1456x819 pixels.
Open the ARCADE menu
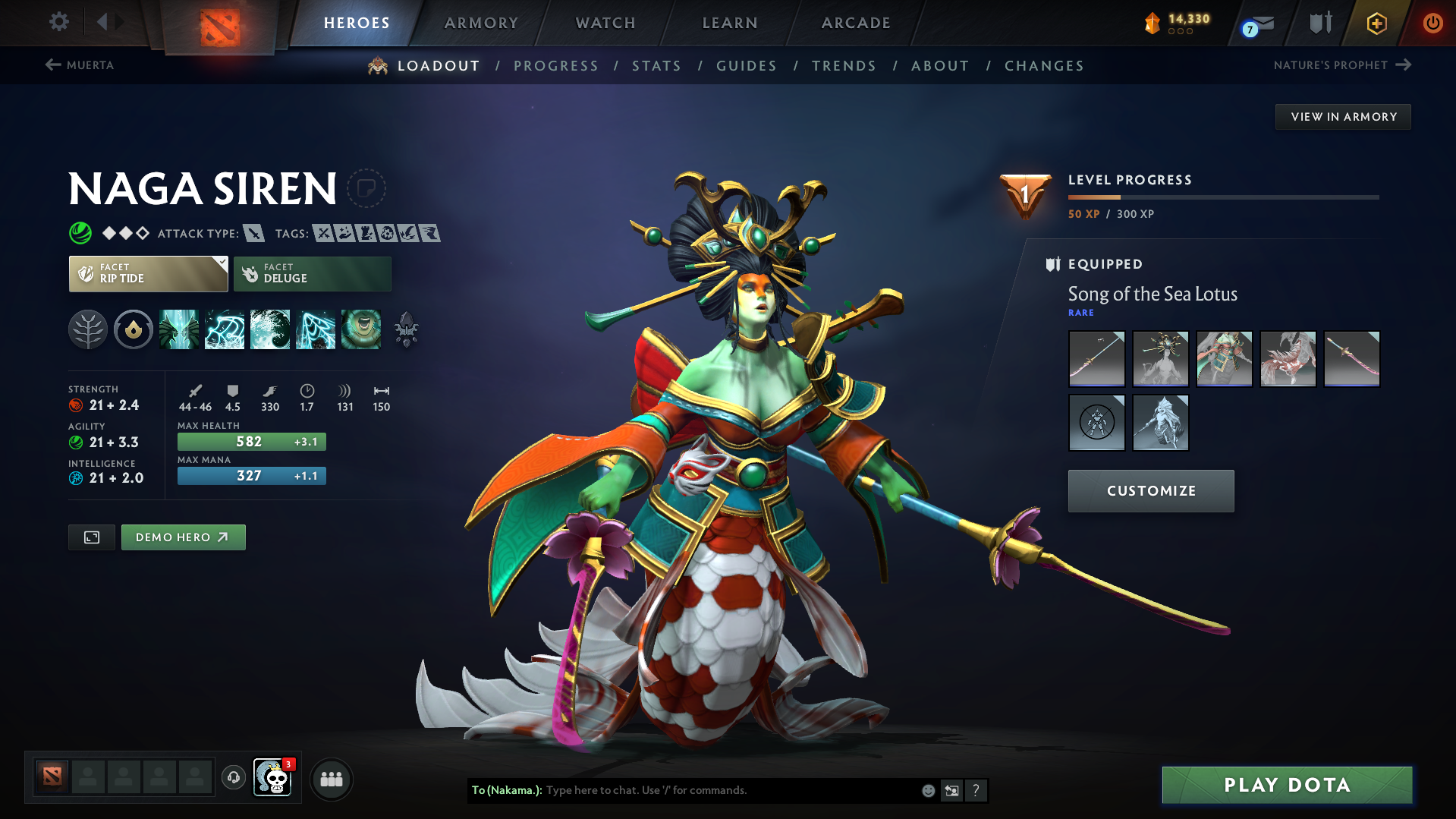click(855, 23)
